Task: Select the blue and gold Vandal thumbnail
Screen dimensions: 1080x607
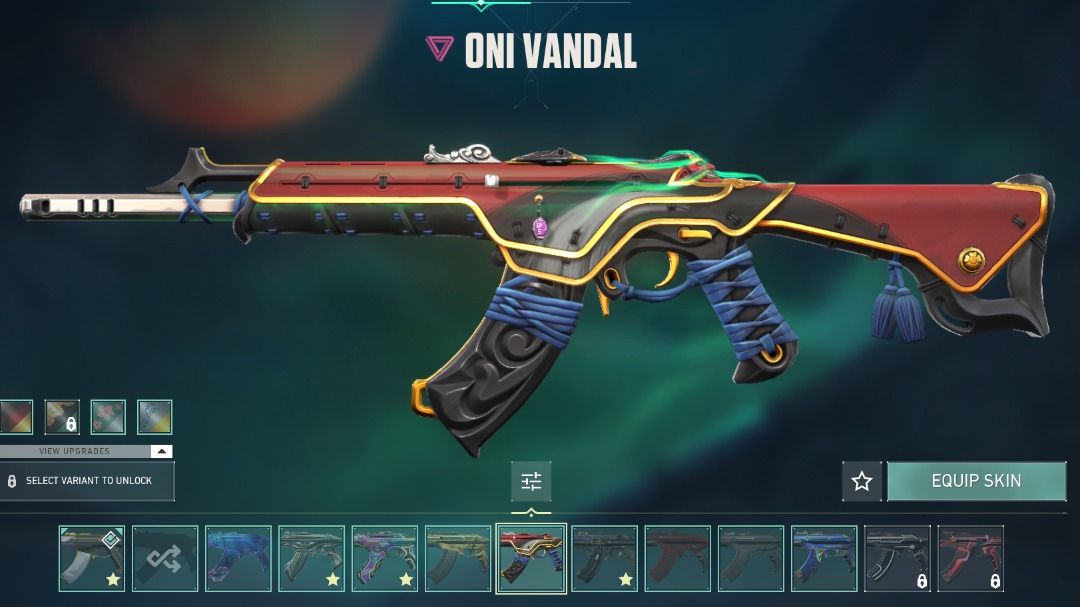Action: (x=824, y=559)
